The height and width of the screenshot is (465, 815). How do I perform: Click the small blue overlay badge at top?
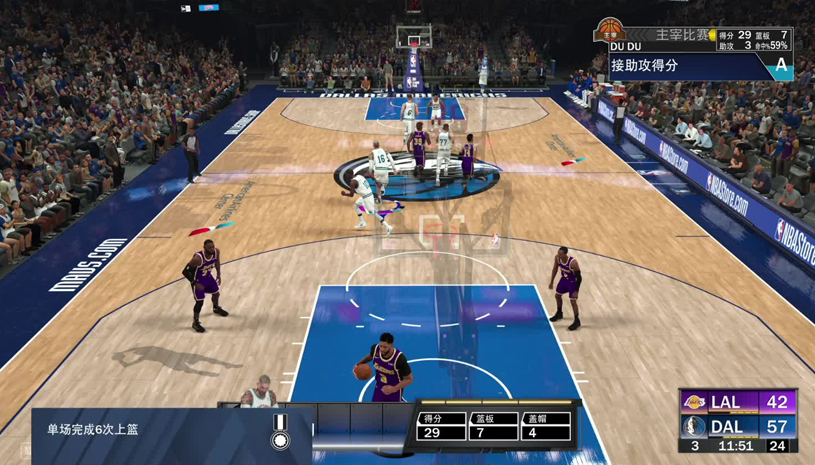click(209, 8)
